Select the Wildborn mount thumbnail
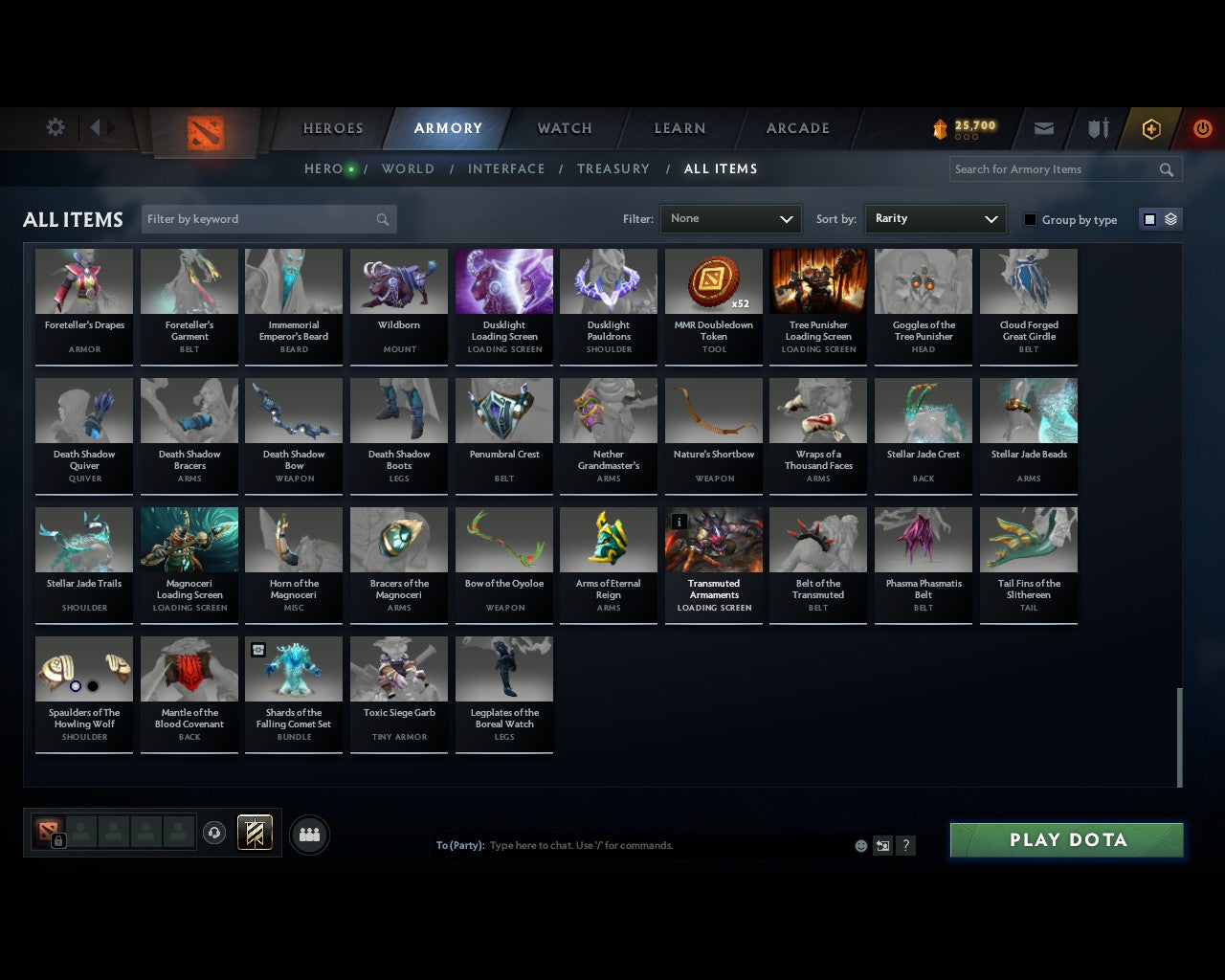This screenshot has height=980, width=1225. point(398,280)
